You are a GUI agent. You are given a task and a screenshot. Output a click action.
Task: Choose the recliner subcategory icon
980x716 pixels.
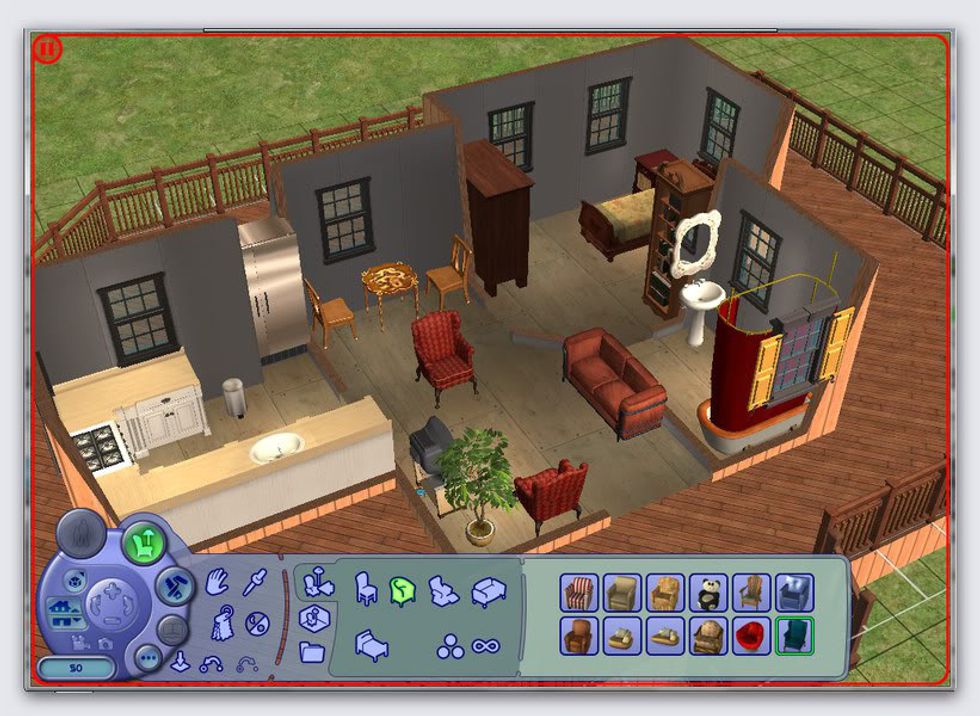pyautogui.click(x=442, y=589)
